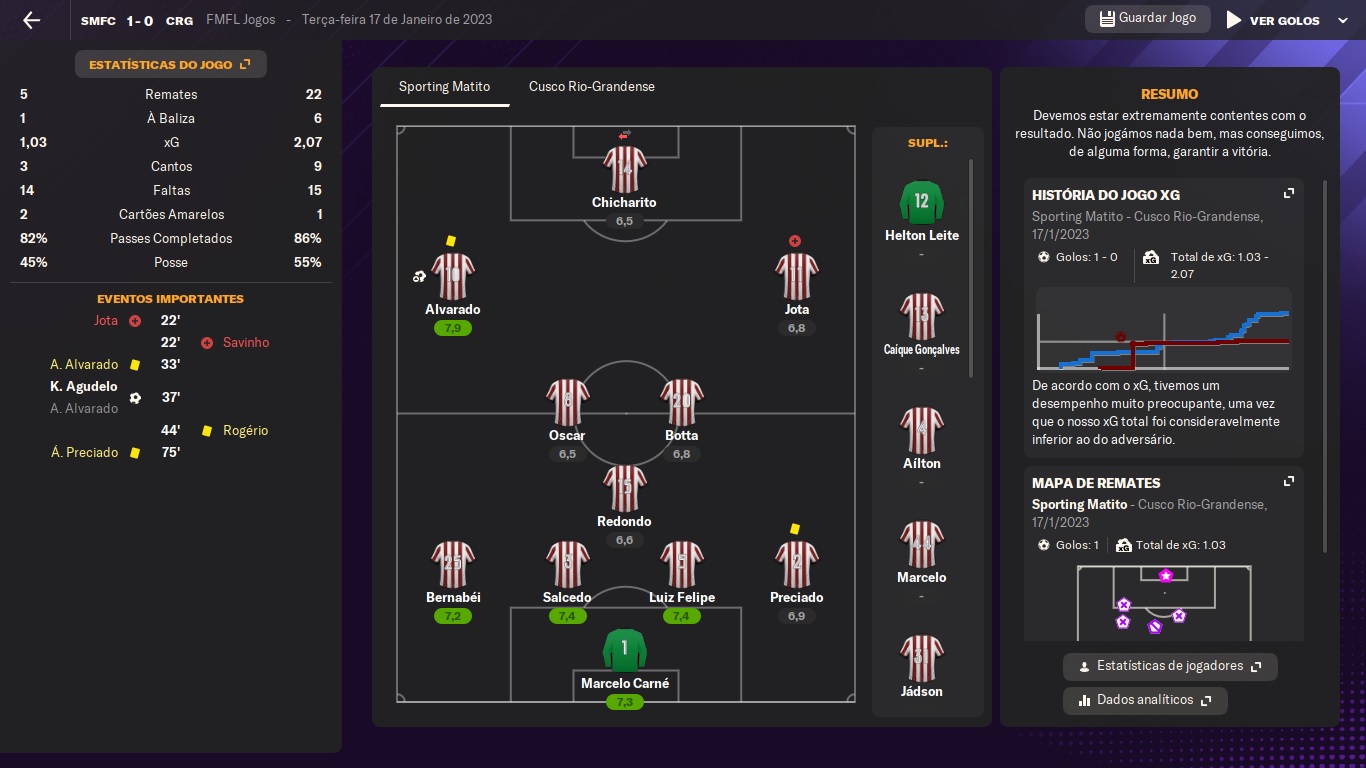This screenshot has height=768, width=1366.
Task: Select defender Preciado on the pitch
Action: 796,566
